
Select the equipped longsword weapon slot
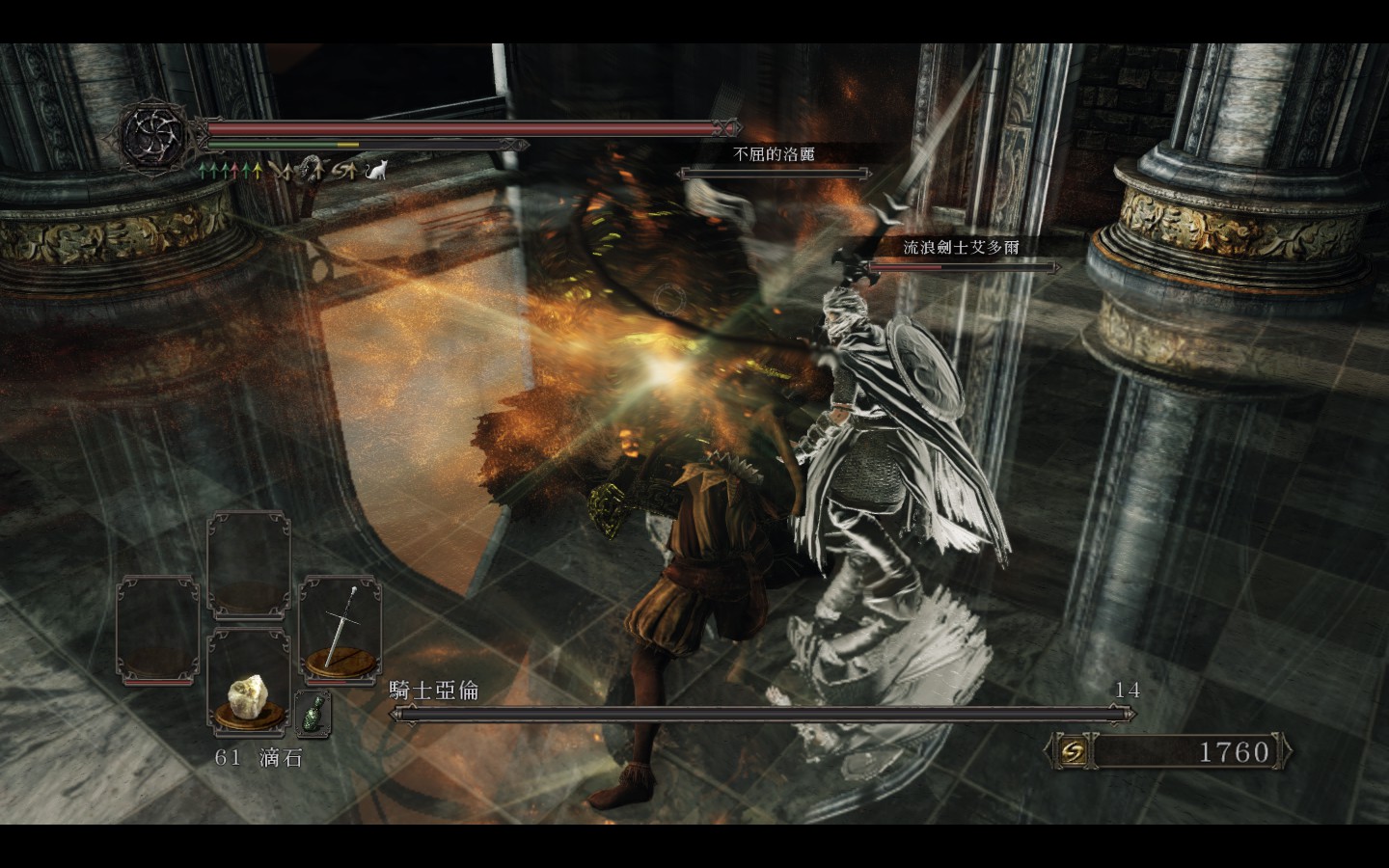[340, 627]
